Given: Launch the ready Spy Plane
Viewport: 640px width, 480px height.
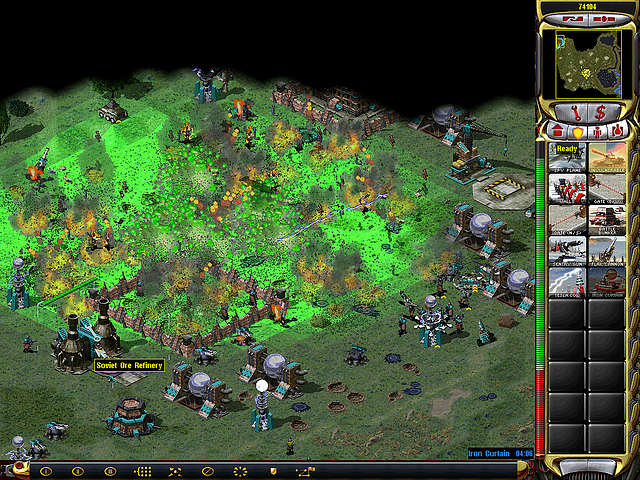Looking at the screenshot, I should click(x=567, y=155).
